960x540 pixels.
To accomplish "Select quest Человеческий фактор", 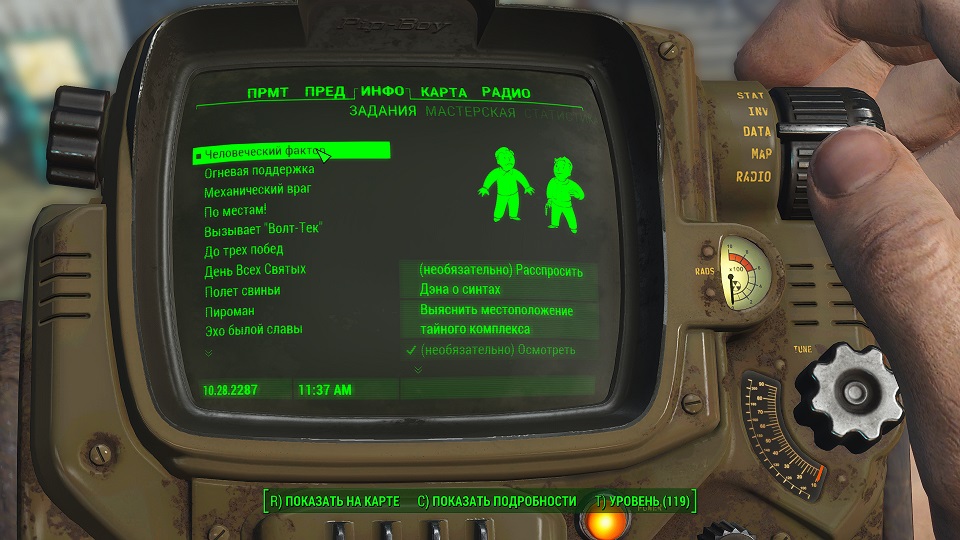I will [265, 153].
